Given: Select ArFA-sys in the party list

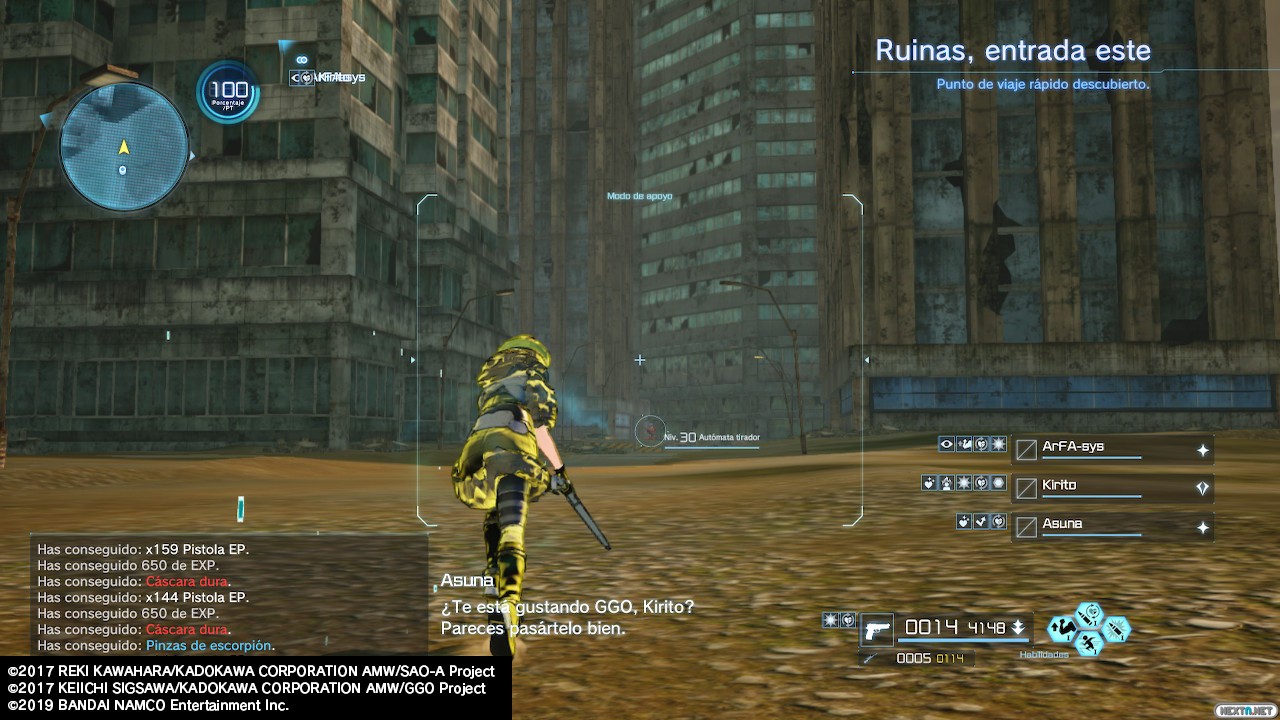Looking at the screenshot, I should [x=1112, y=448].
